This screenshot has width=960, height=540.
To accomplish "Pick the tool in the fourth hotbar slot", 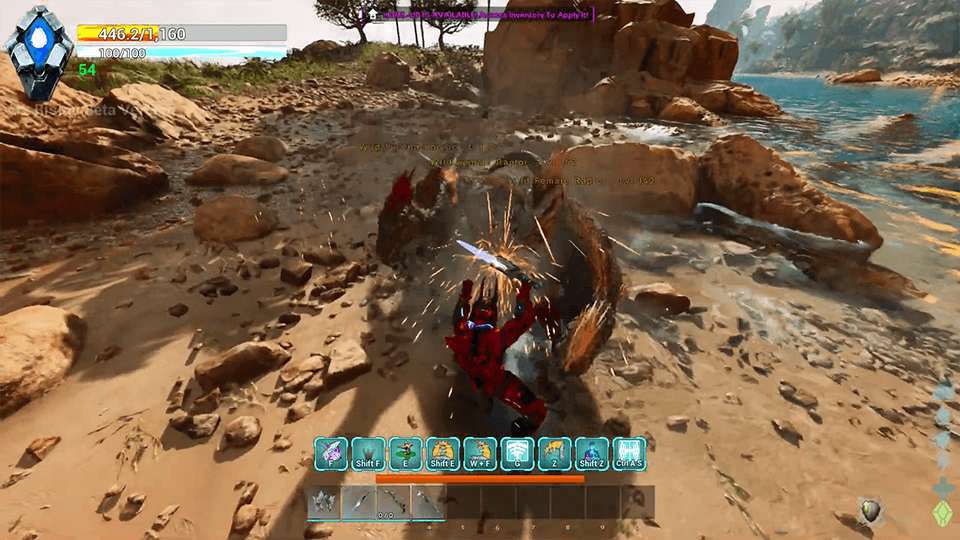I will tap(429, 502).
